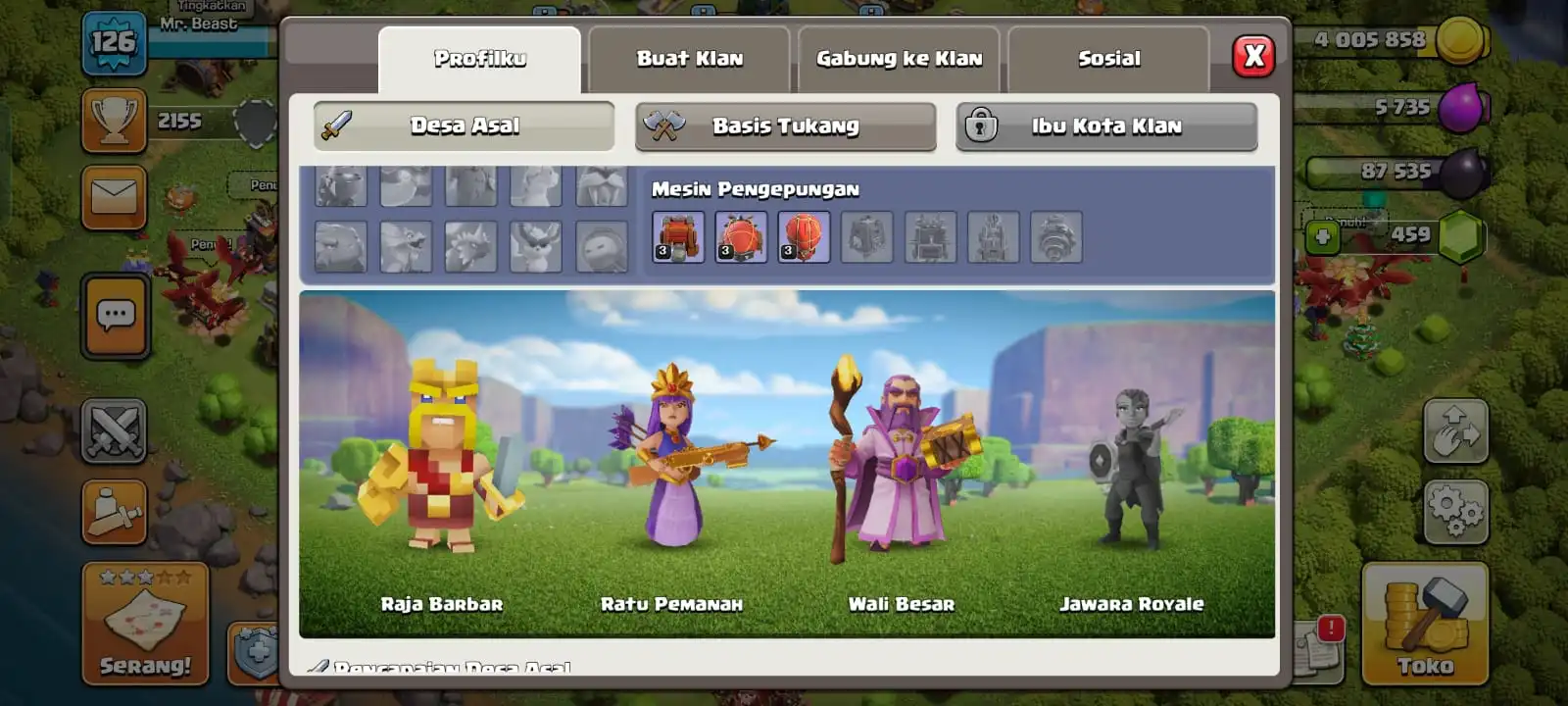1568x706 pixels.
Task: Open the Gabung ke Klan tab
Action: 898,58
